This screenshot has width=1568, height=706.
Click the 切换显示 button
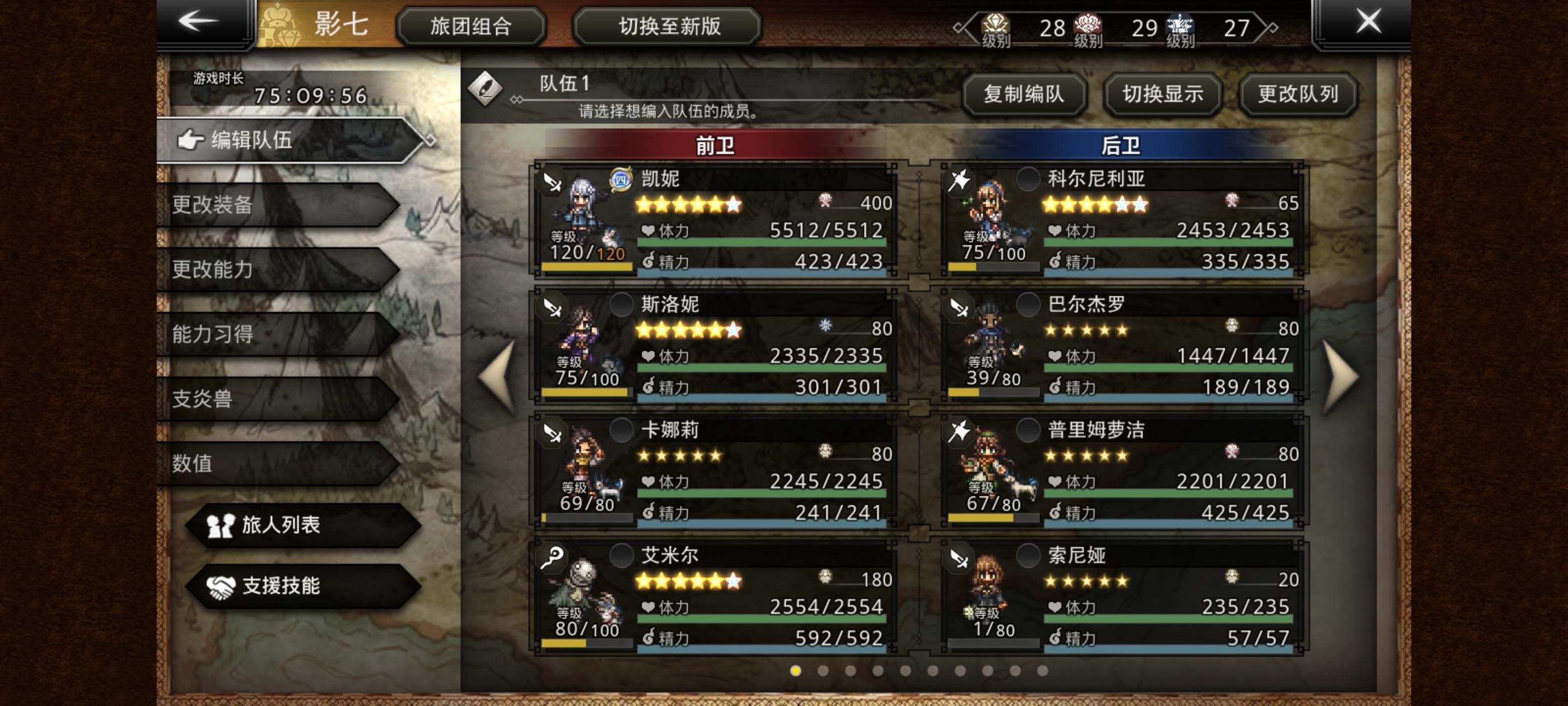[x=1161, y=95]
